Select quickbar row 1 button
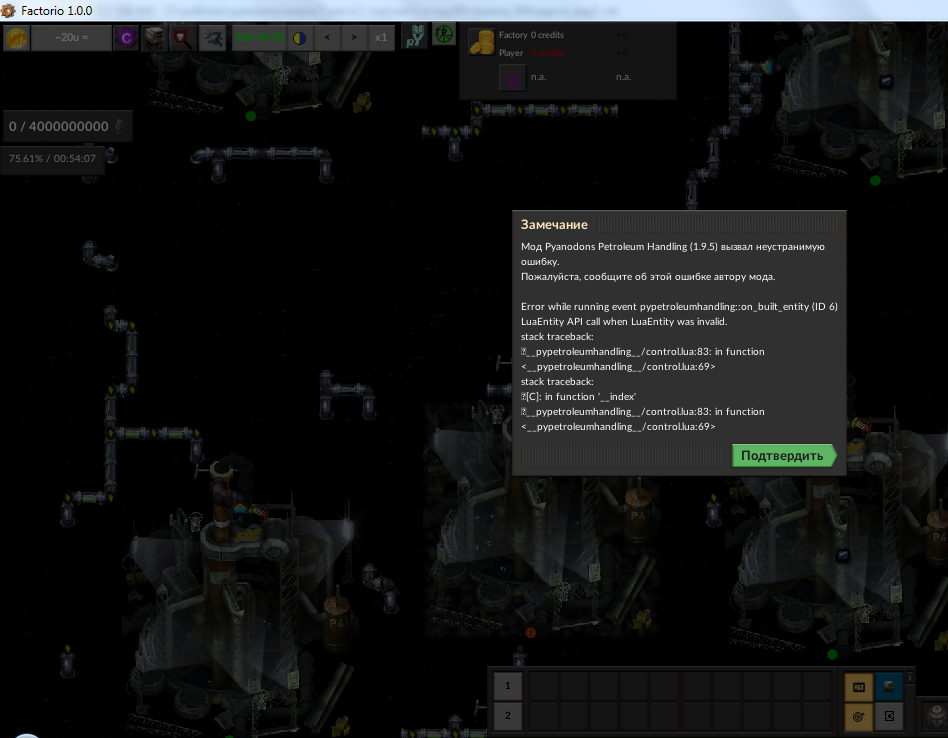This screenshot has width=948, height=738. pyautogui.click(x=508, y=686)
